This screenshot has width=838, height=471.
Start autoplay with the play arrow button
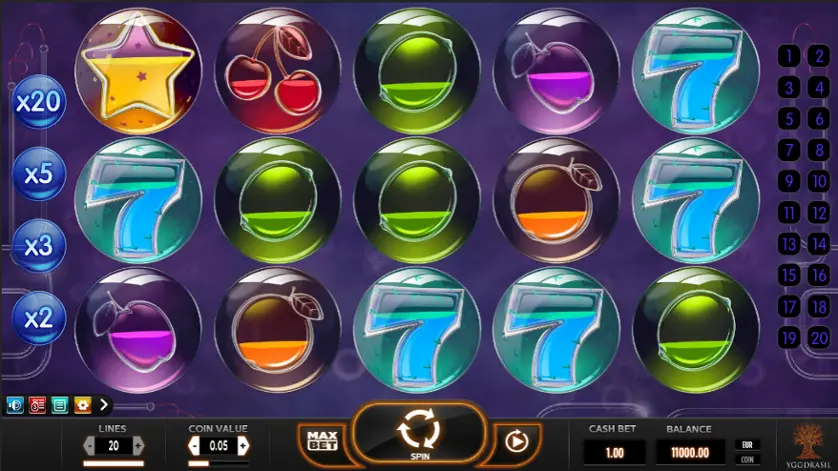(516, 440)
